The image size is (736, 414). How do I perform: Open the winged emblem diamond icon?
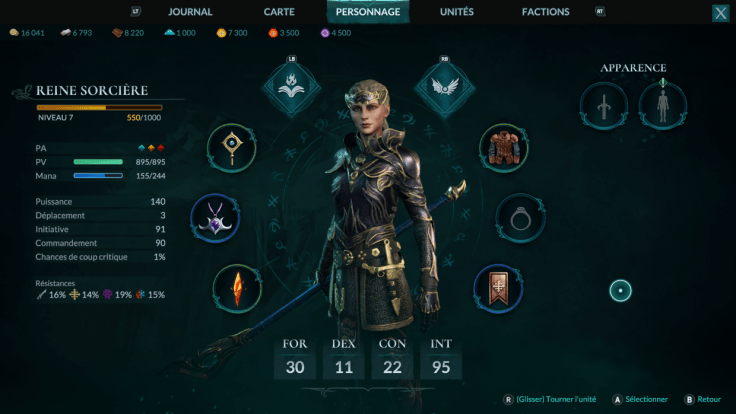point(444,88)
